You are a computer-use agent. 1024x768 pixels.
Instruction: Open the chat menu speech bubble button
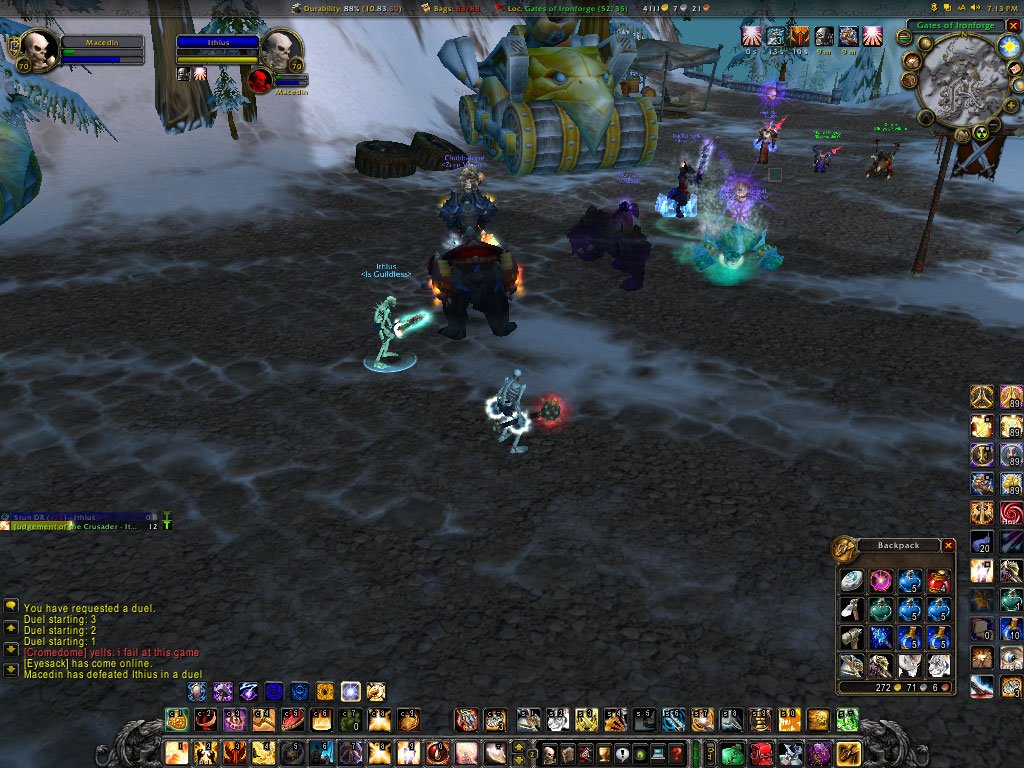(x=11, y=606)
